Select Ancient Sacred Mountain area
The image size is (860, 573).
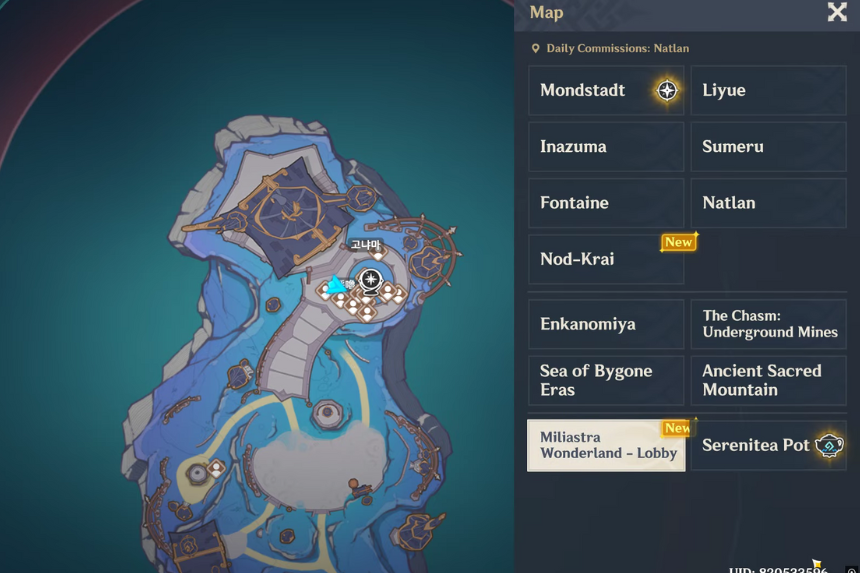point(768,380)
